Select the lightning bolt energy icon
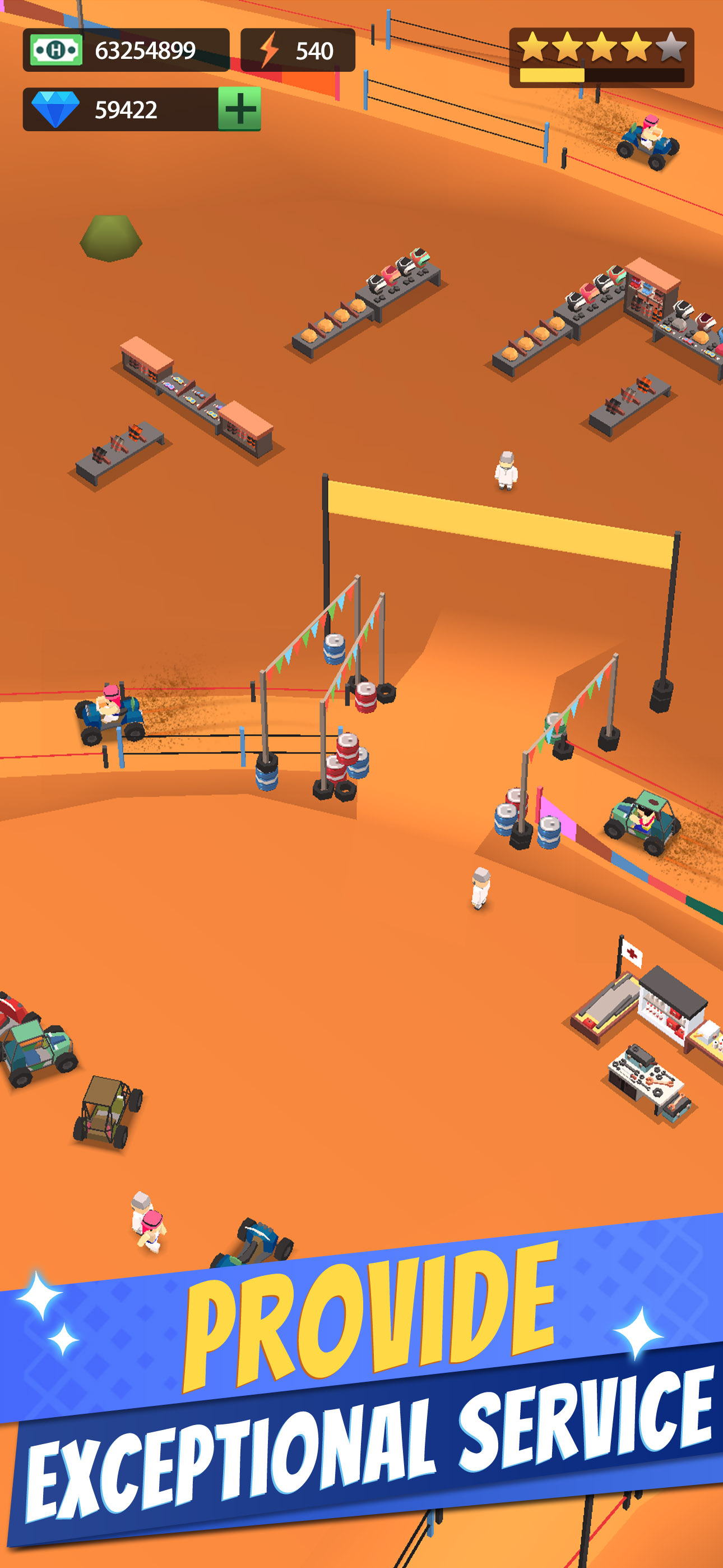 point(270,50)
